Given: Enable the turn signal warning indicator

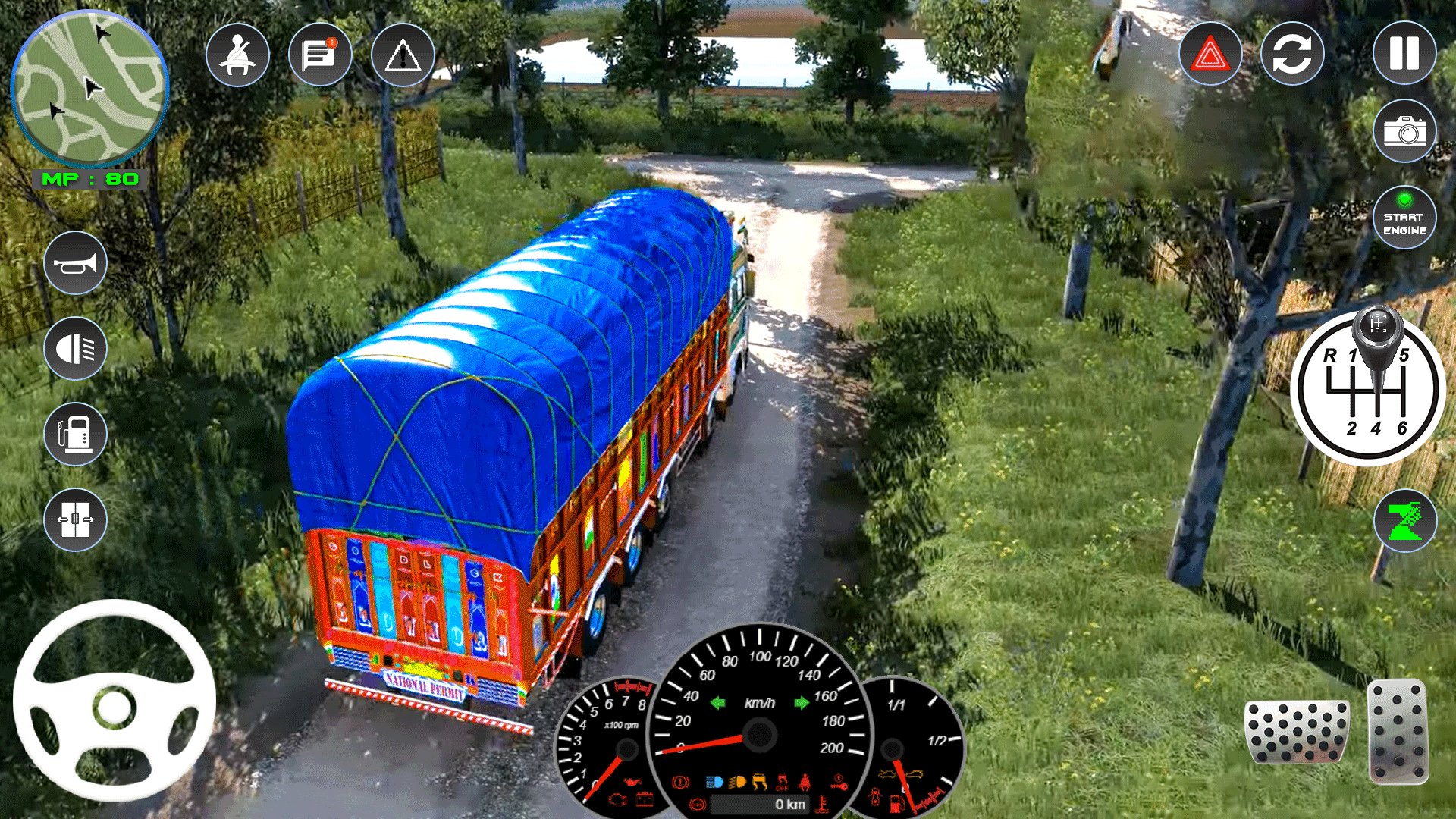Looking at the screenshot, I should [x=403, y=54].
